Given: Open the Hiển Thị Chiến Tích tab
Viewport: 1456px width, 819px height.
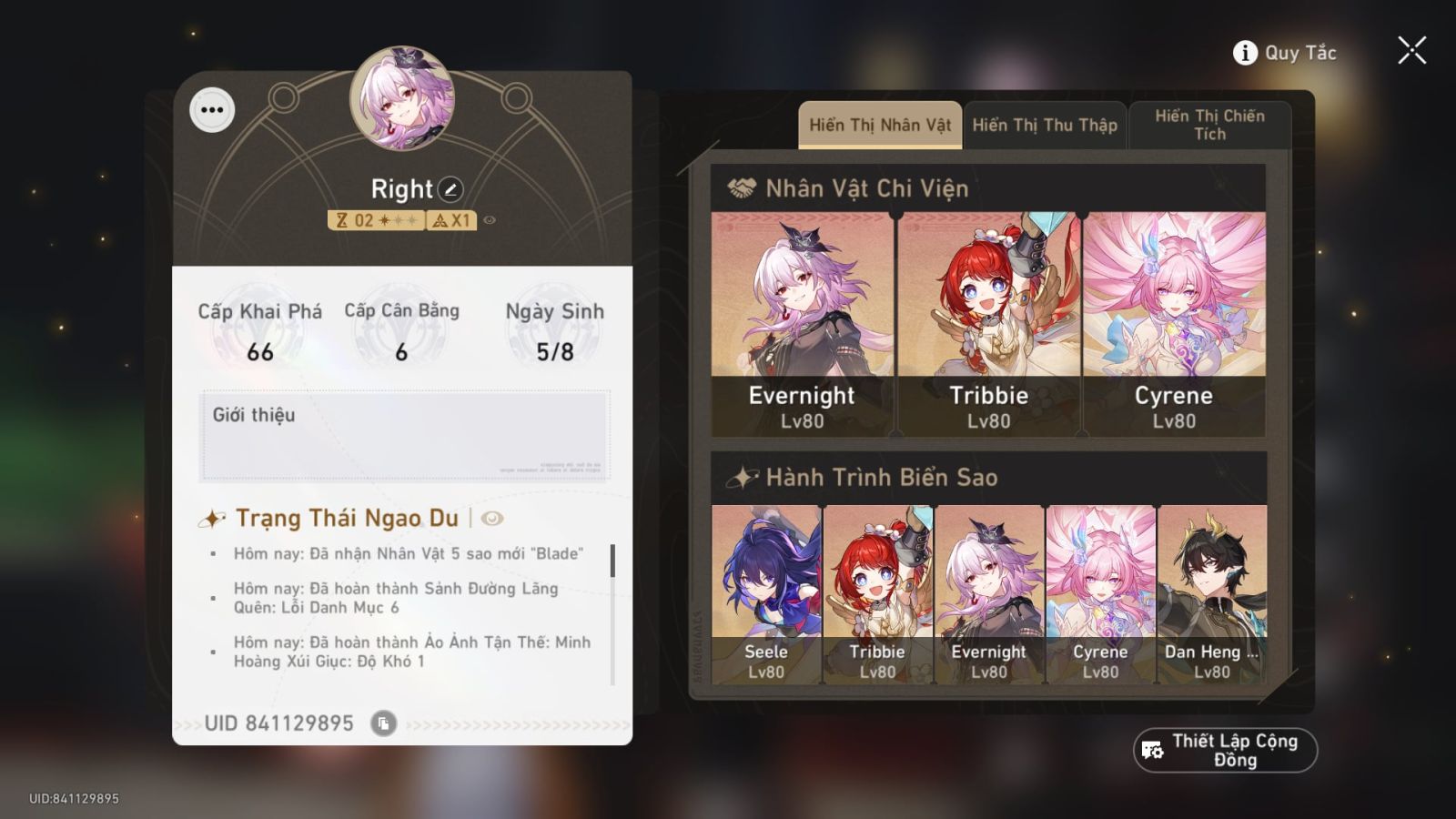Looking at the screenshot, I should tap(1208, 125).
